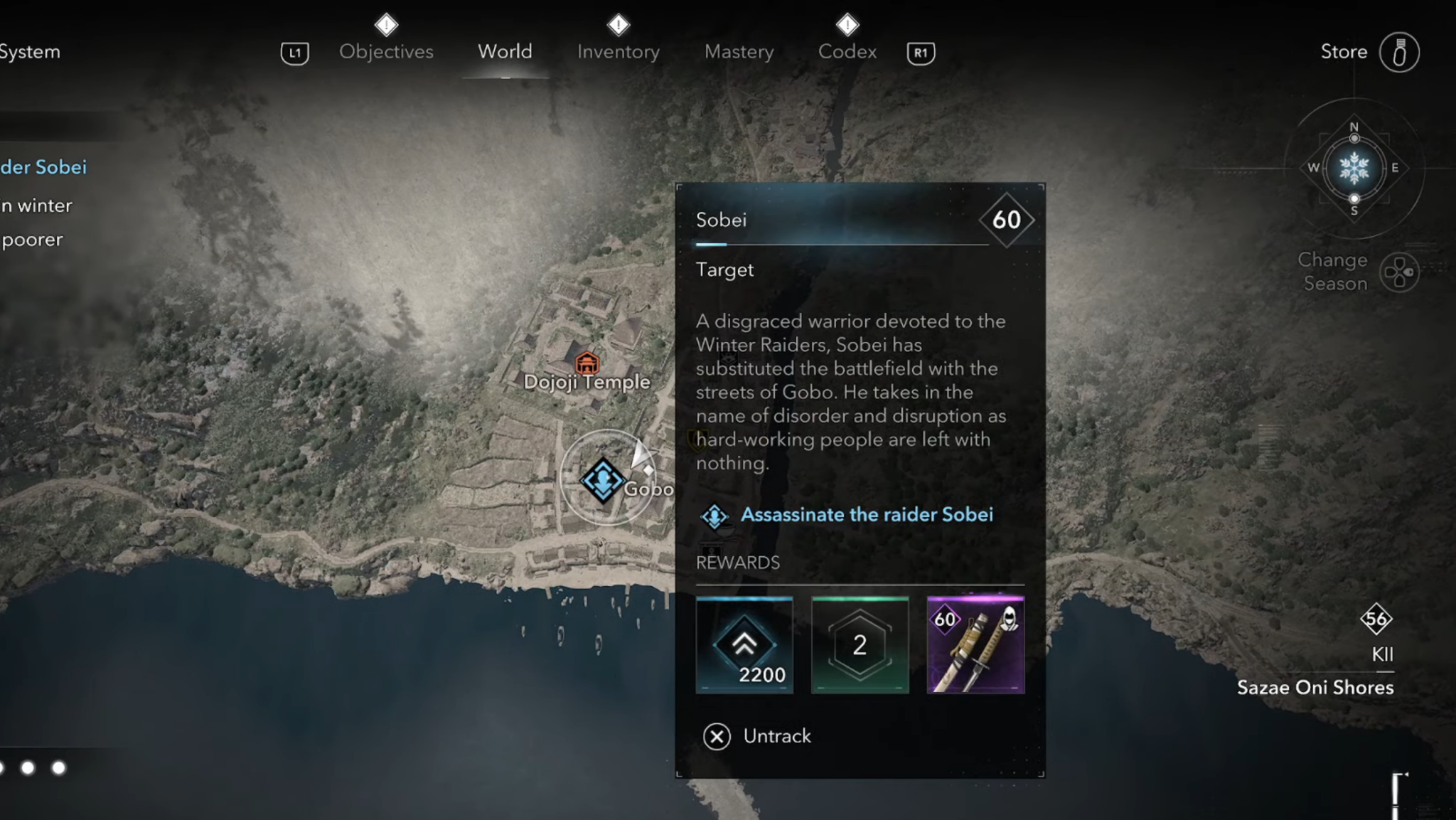1456x820 pixels.
Task: Toggle the R1 button prompt next to Codex
Action: [x=921, y=52]
